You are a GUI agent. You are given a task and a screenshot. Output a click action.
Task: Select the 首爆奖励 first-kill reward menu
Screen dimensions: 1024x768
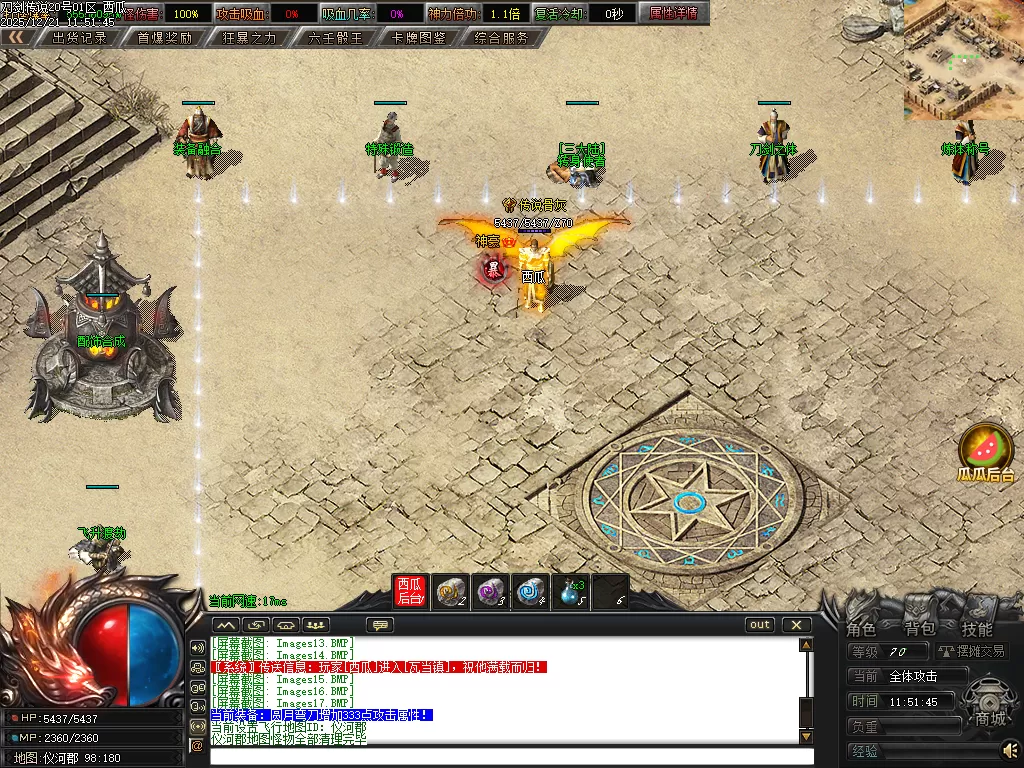(x=164, y=37)
